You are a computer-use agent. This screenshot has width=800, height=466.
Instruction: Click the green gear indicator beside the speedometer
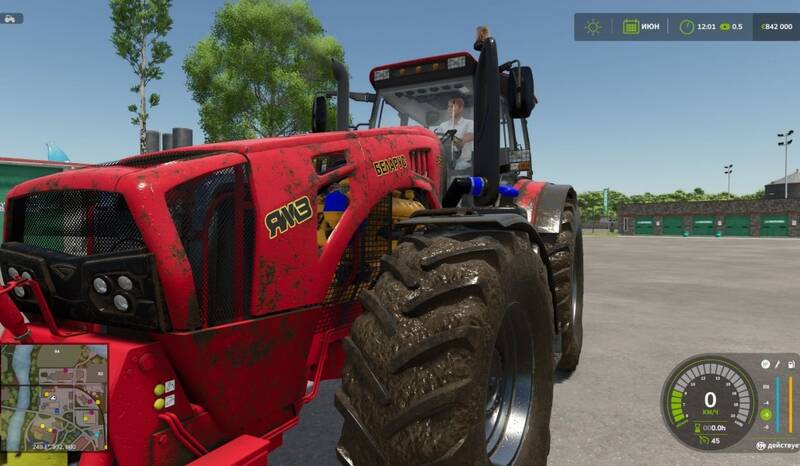[x=765, y=414]
